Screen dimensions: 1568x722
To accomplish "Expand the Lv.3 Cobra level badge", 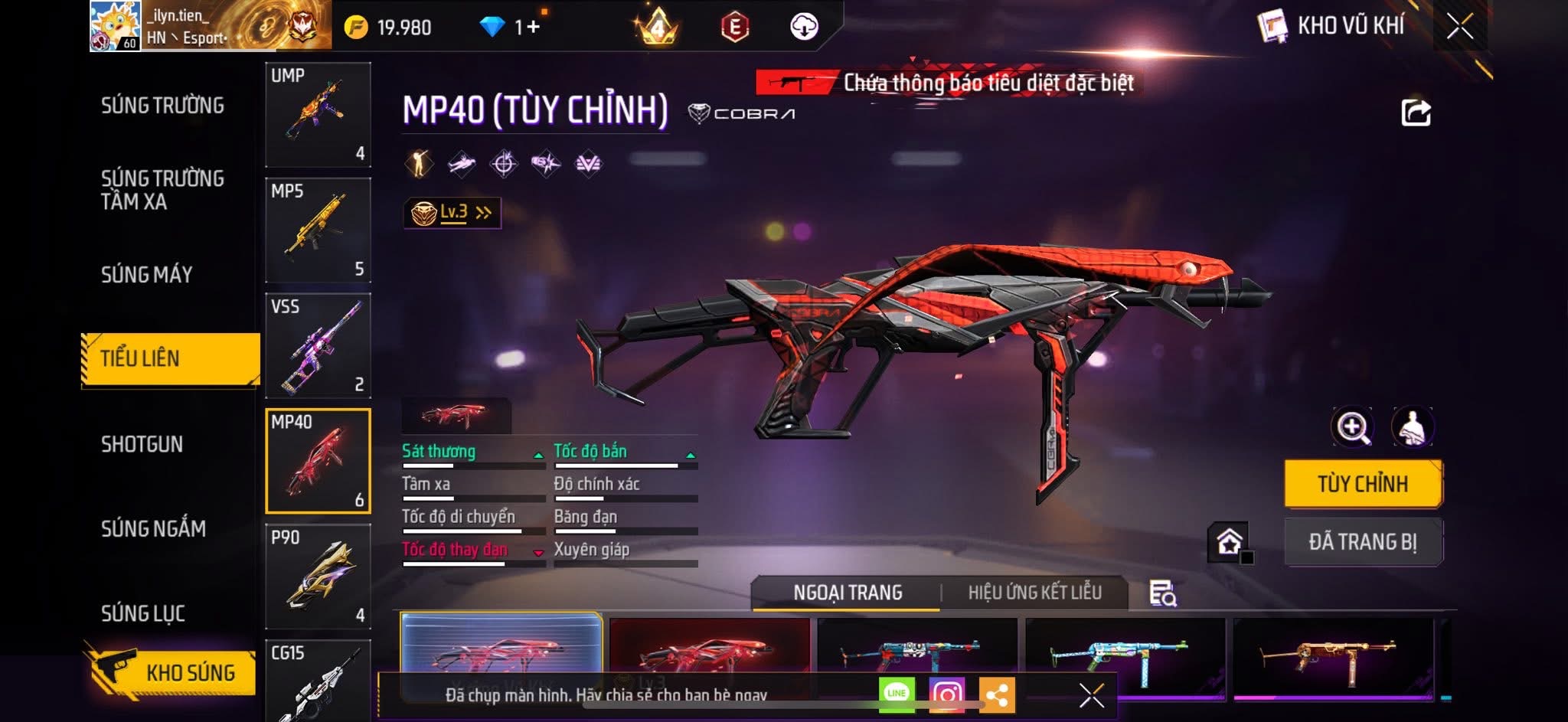I will [x=452, y=213].
